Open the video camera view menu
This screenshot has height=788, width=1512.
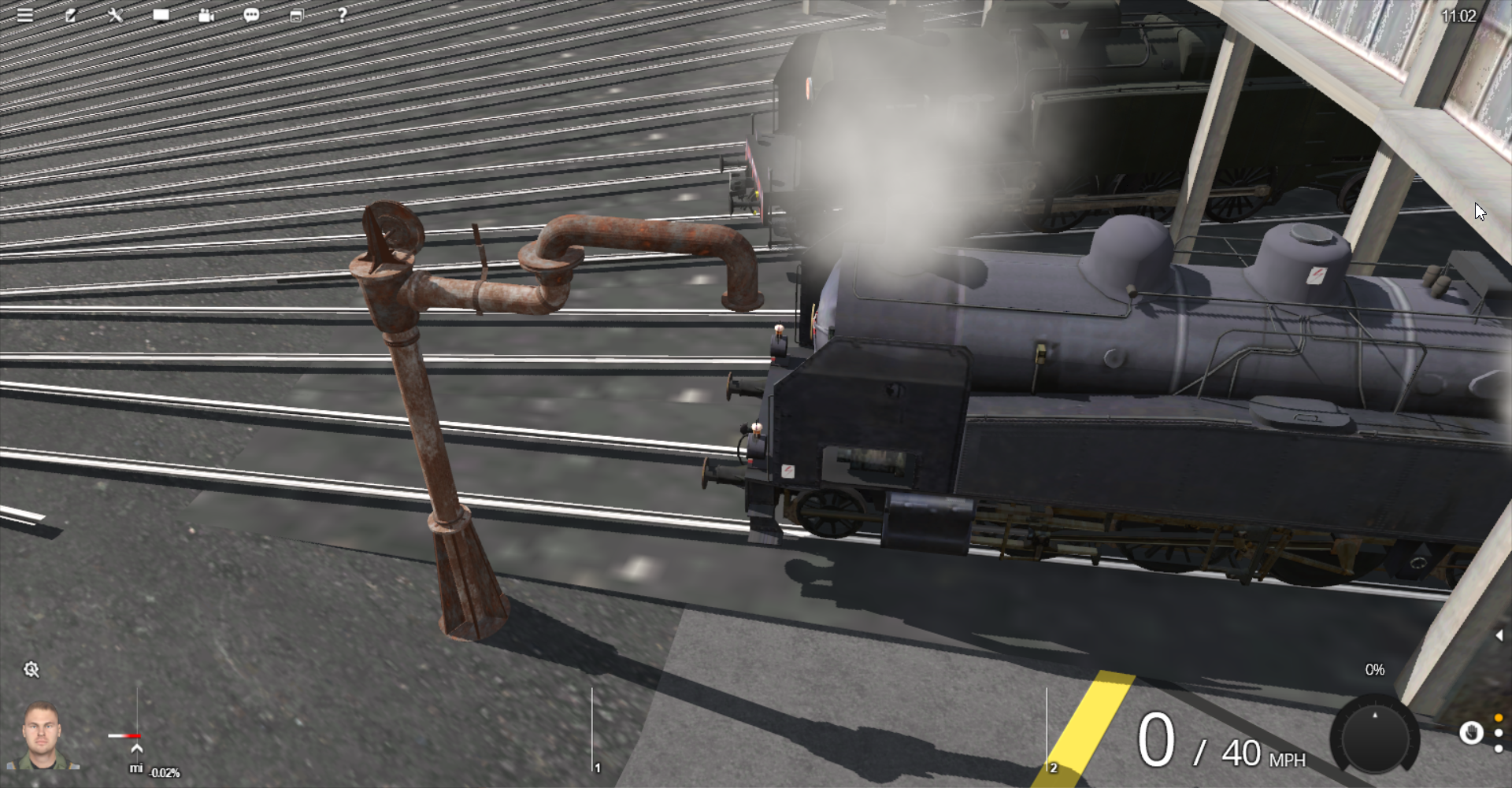pyautogui.click(x=206, y=15)
